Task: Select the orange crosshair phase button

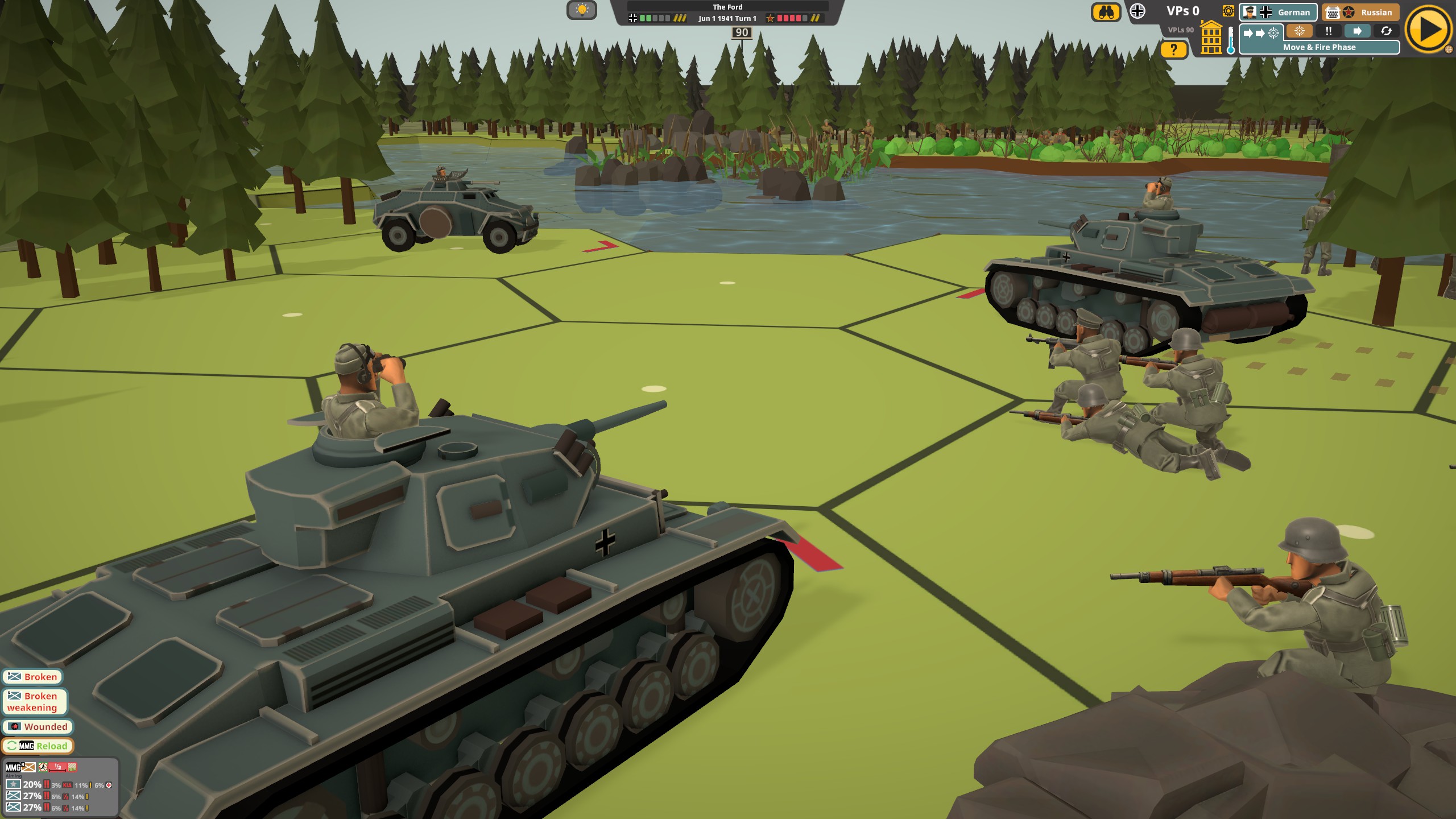Action: pos(1299,31)
